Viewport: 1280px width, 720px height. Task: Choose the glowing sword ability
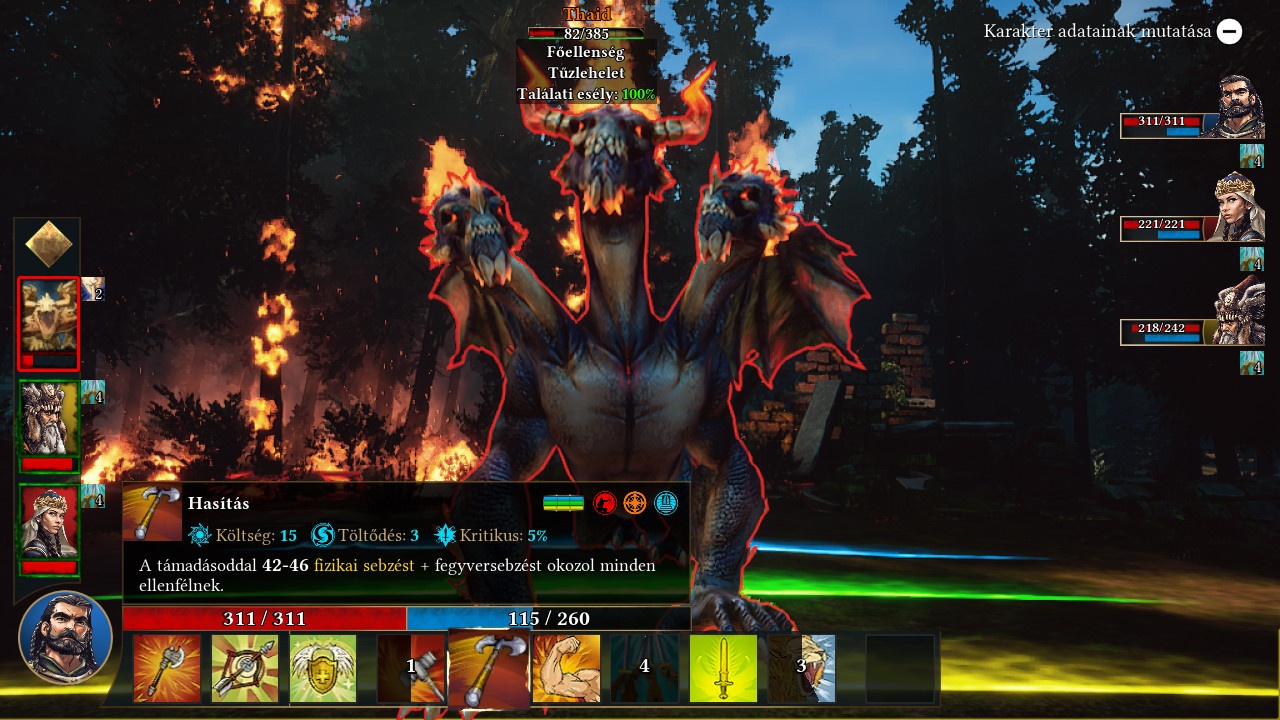[723, 668]
